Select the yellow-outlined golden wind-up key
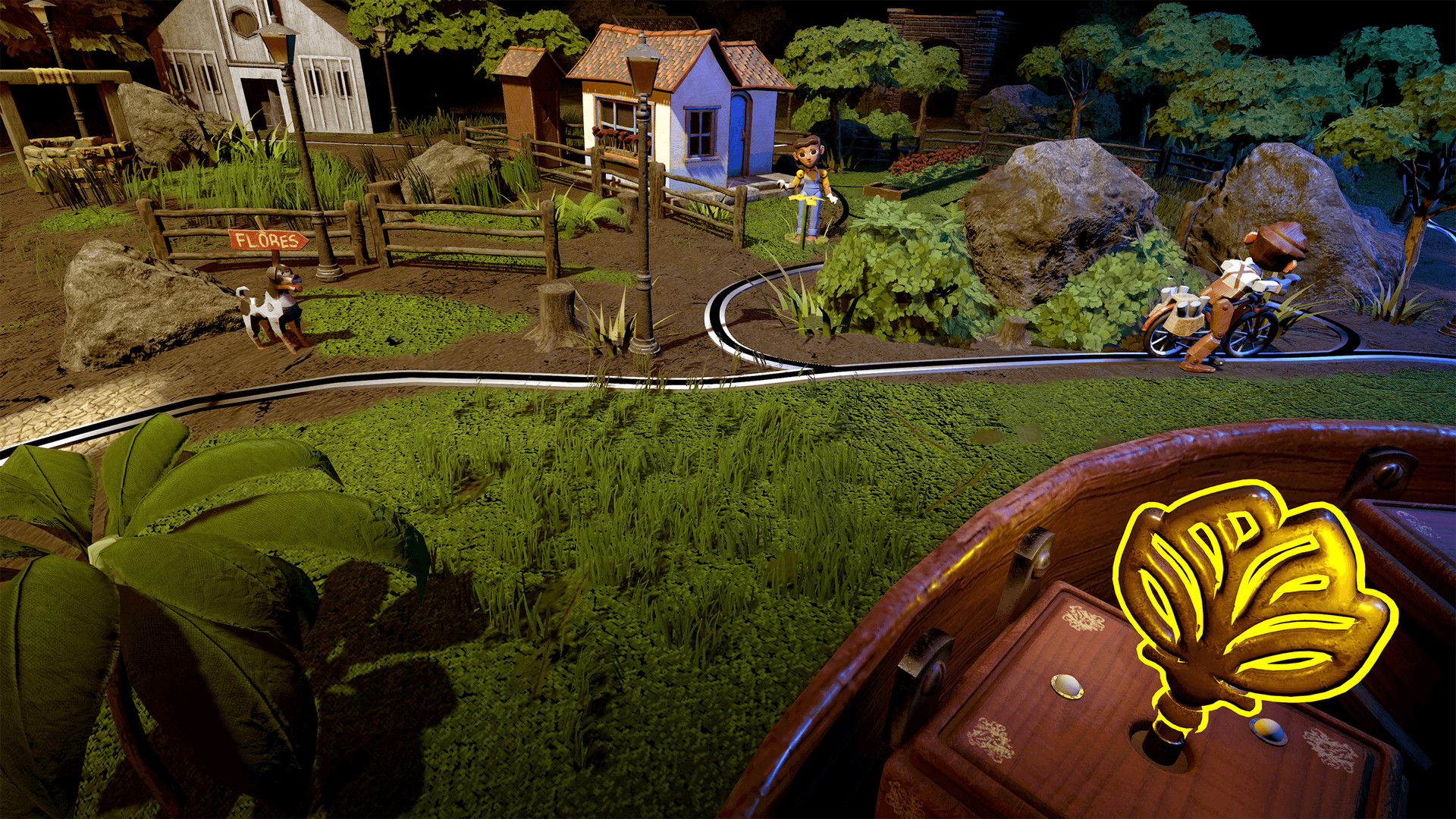Image resolution: width=1456 pixels, height=819 pixels. tap(1244, 599)
